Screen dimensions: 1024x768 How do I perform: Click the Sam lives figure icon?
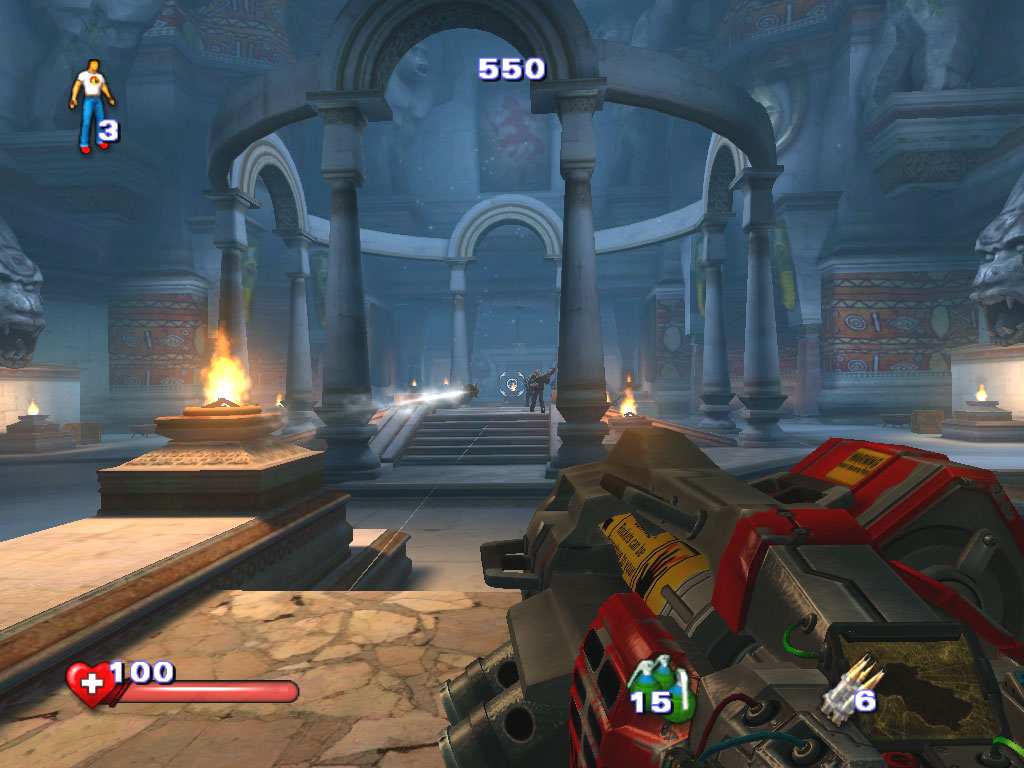91,104
